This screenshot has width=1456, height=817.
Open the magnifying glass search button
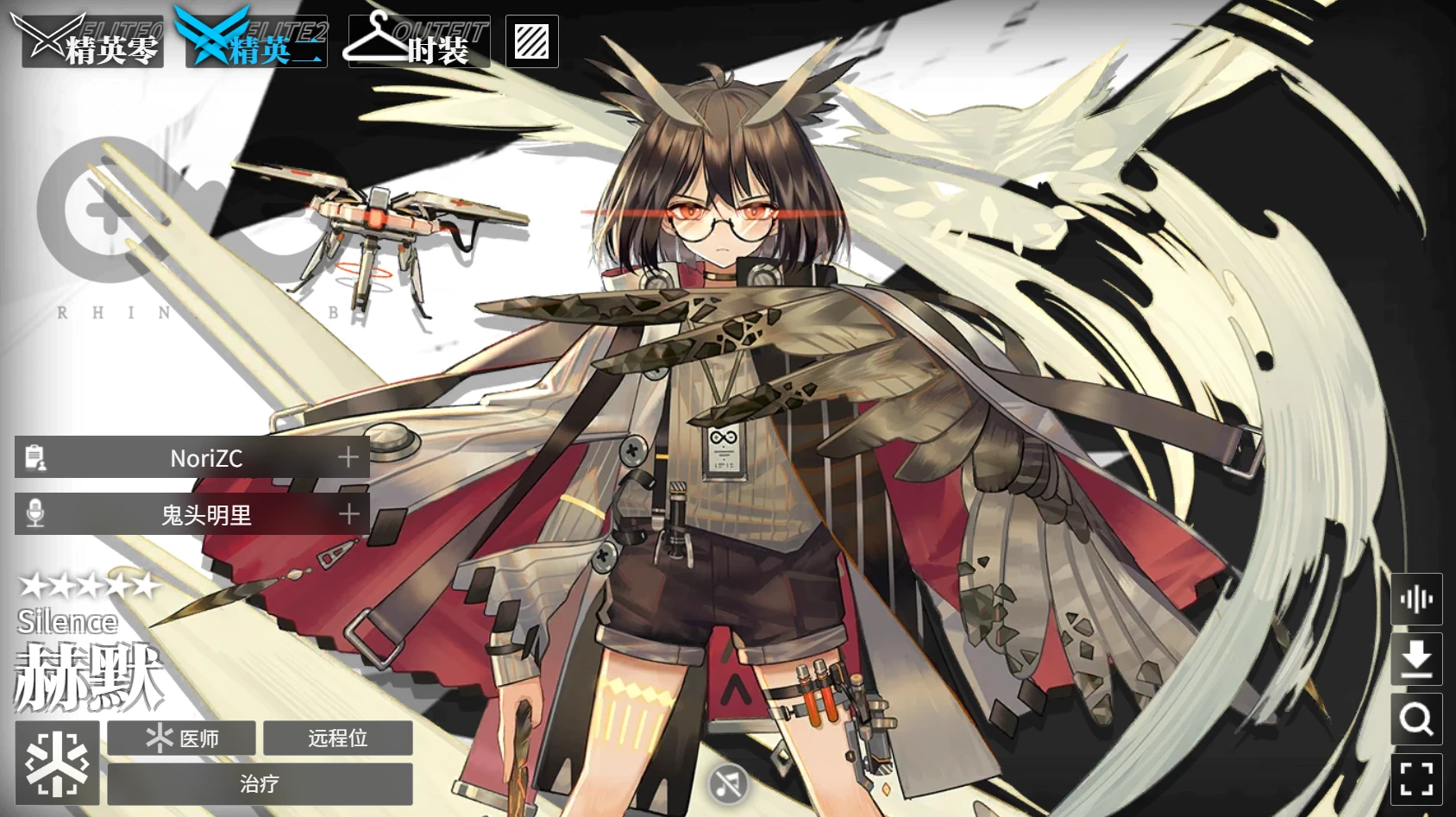click(1416, 719)
